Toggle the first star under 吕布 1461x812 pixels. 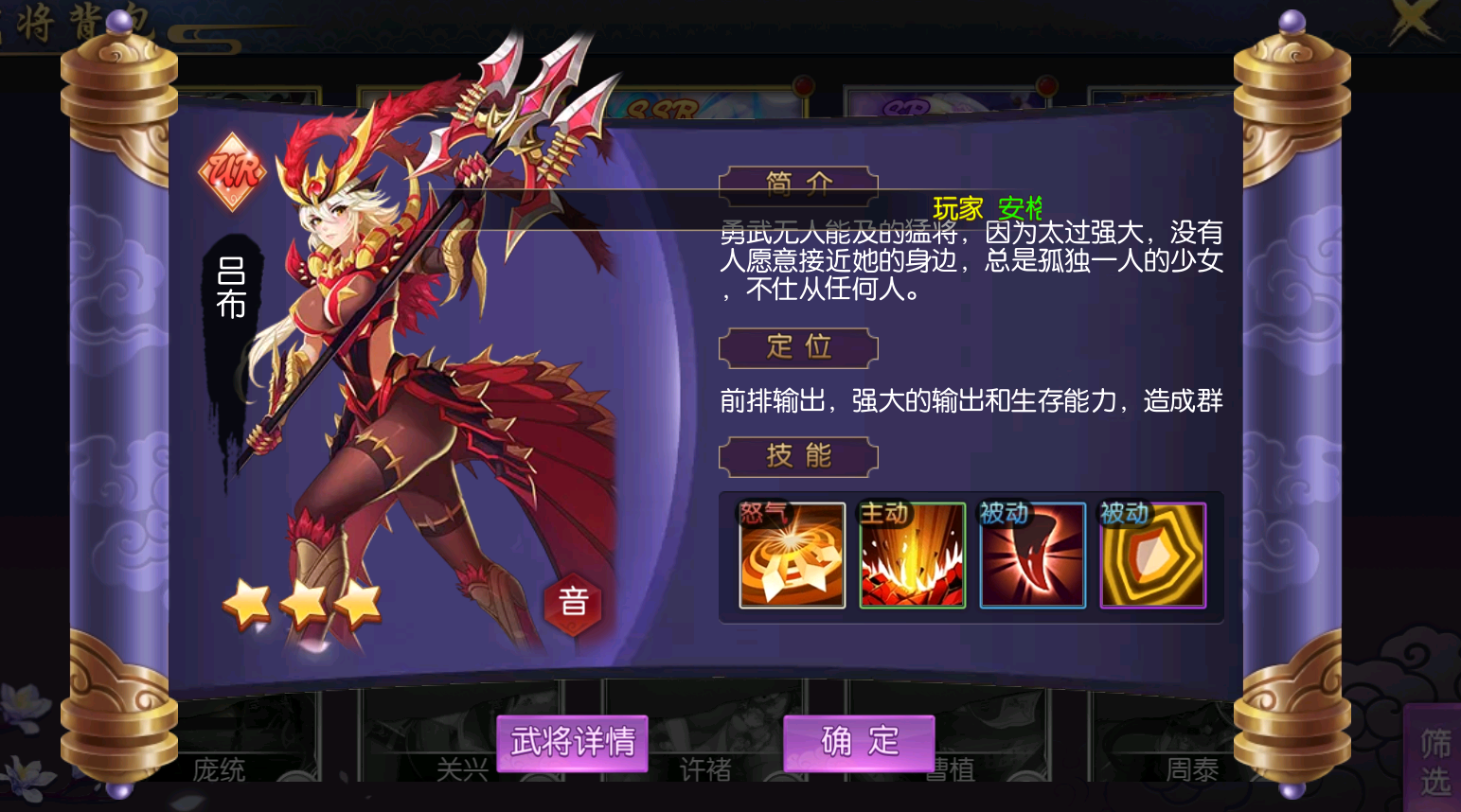[x=247, y=604]
